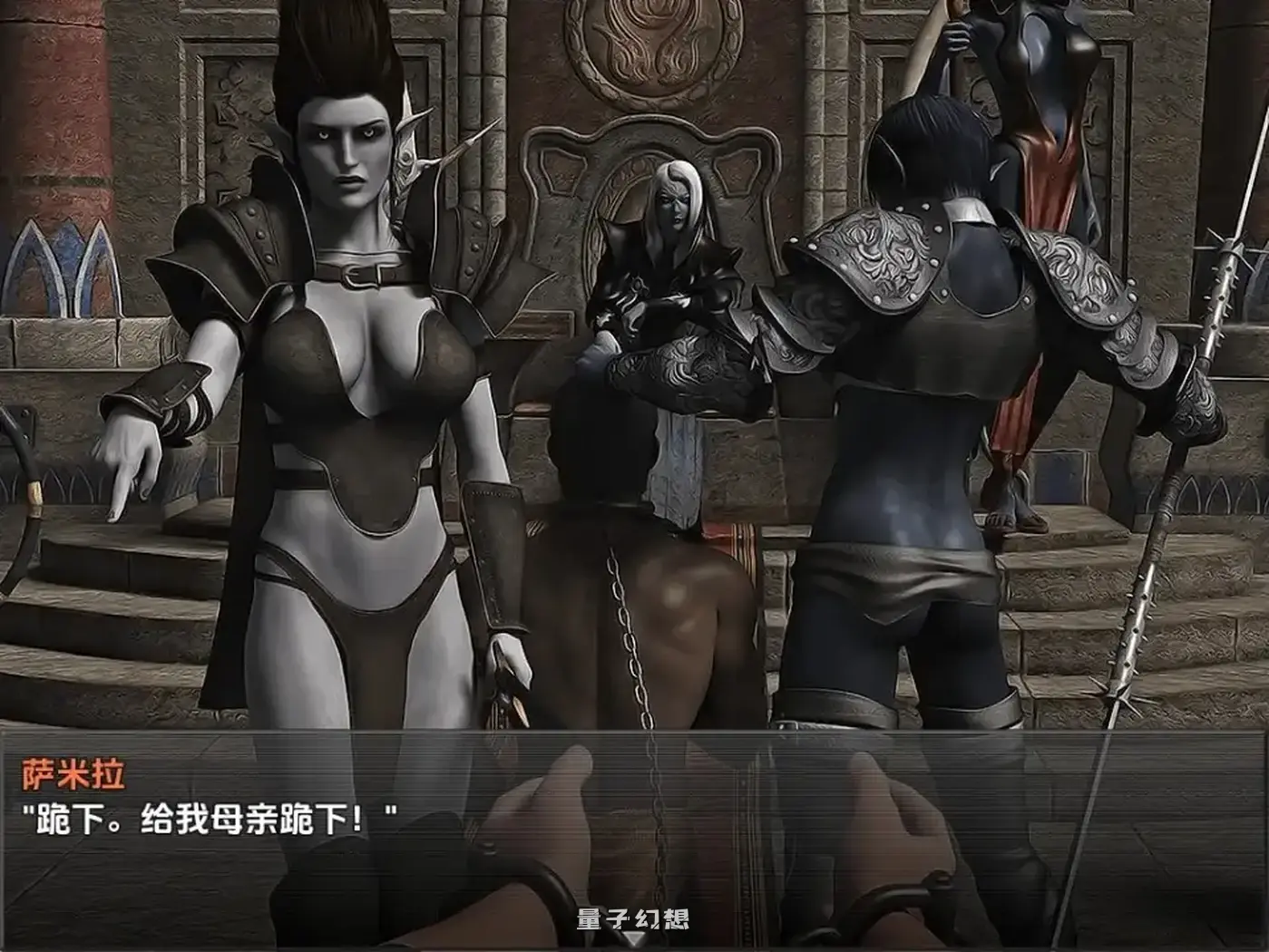
Task: Click the 量子幻想 watermark text
Action: click(633, 918)
